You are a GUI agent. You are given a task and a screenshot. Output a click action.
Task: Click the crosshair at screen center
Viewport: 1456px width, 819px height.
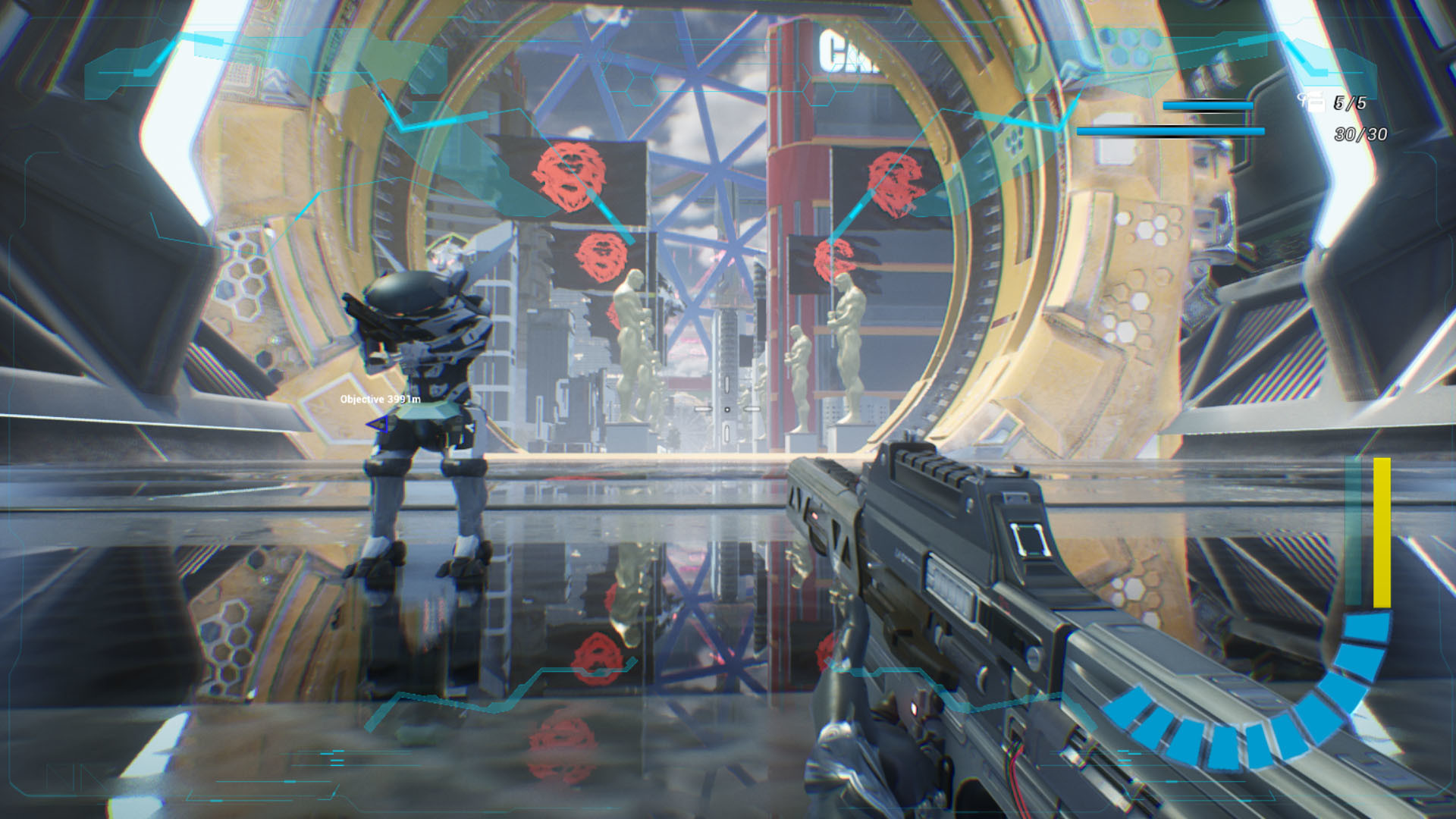(728, 409)
